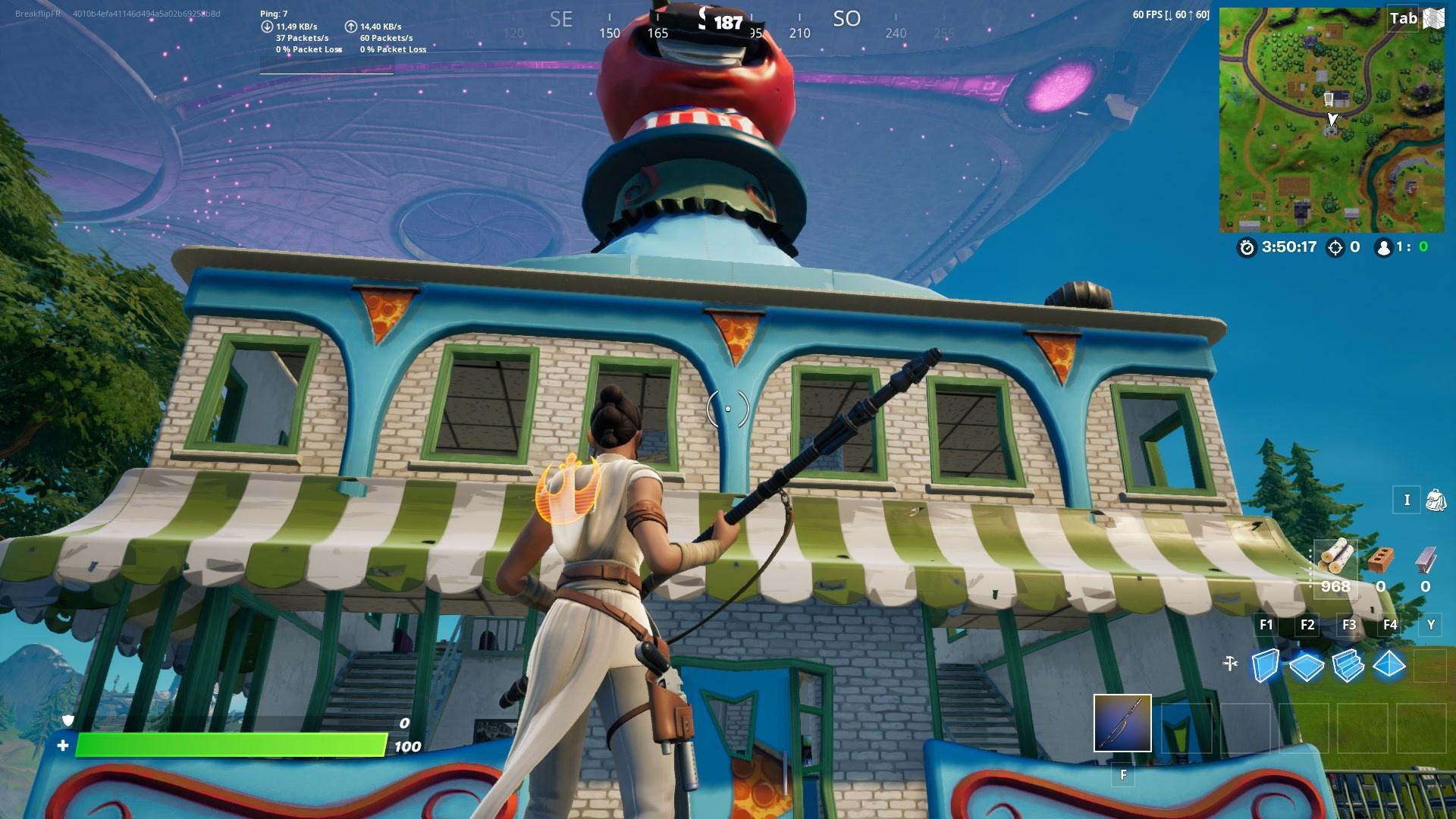Select the floor build piece icon
Image resolution: width=1456 pixels, height=819 pixels.
[x=1306, y=666]
